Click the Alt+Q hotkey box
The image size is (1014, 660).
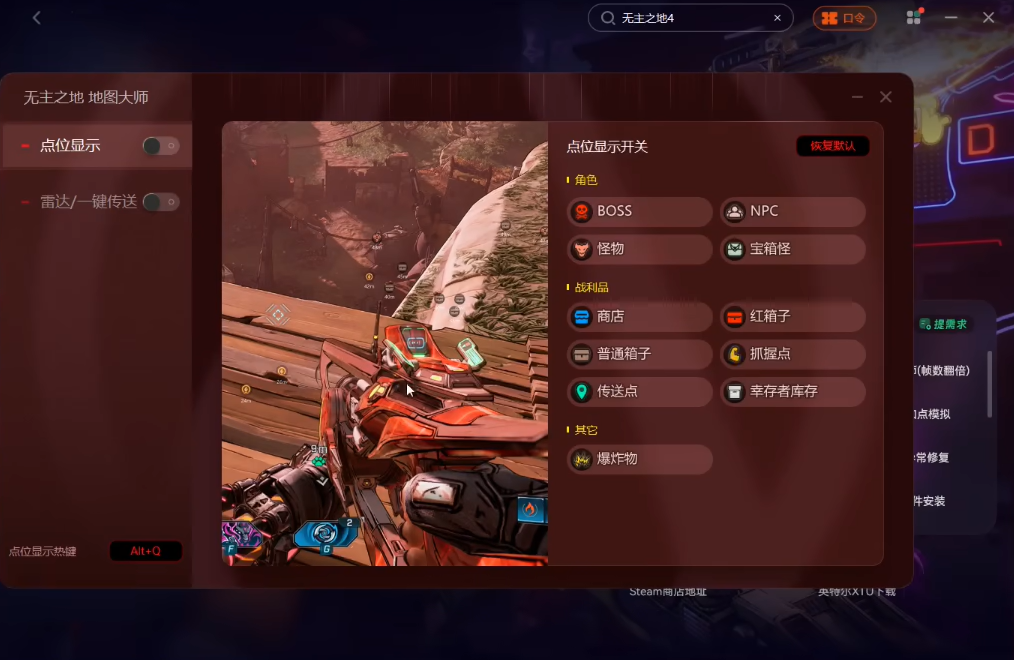(x=146, y=551)
